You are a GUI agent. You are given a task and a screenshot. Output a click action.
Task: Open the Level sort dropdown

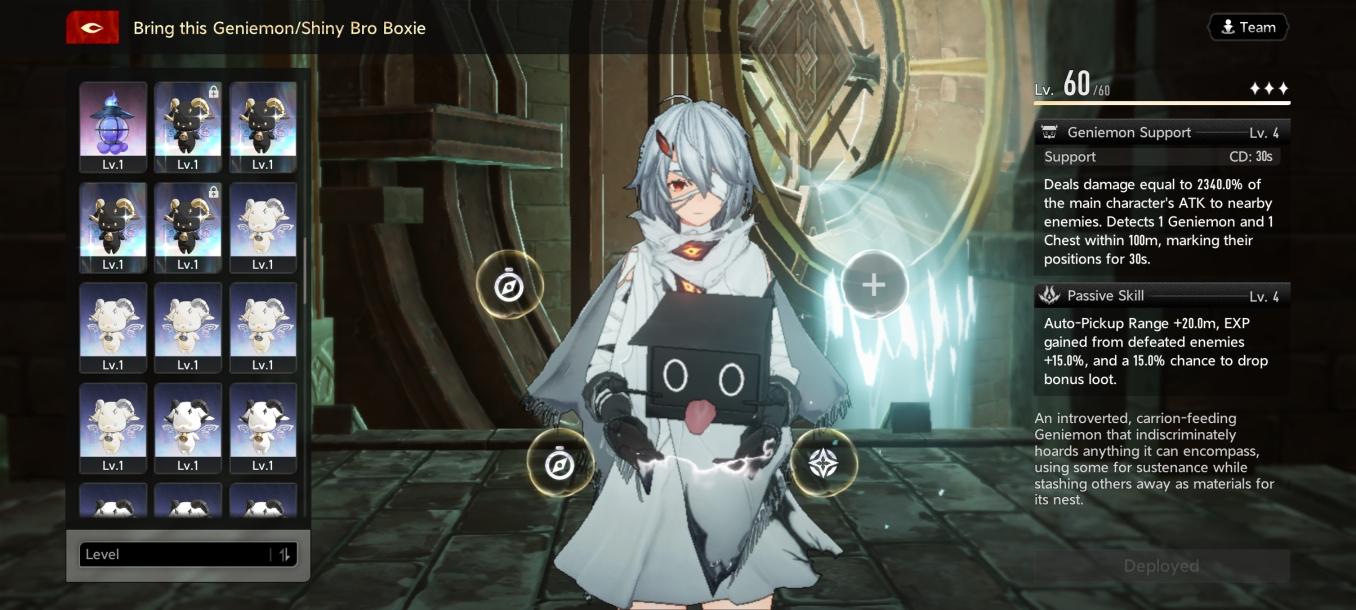[175, 555]
